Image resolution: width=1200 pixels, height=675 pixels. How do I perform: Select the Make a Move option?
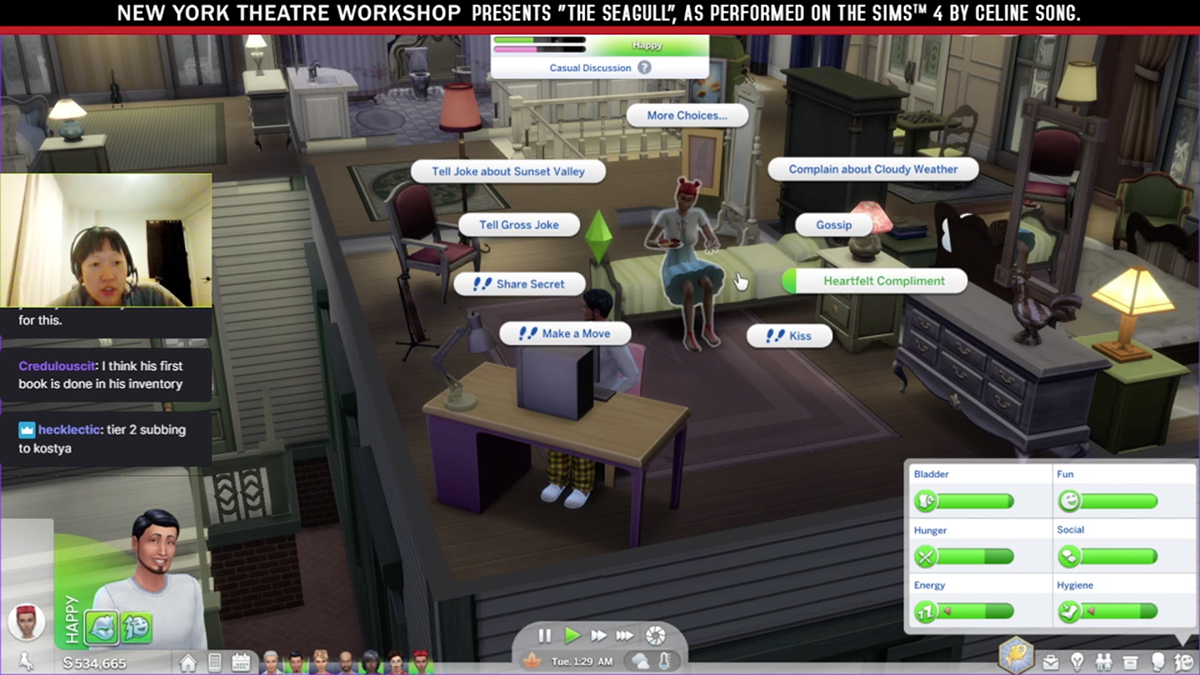point(567,333)
